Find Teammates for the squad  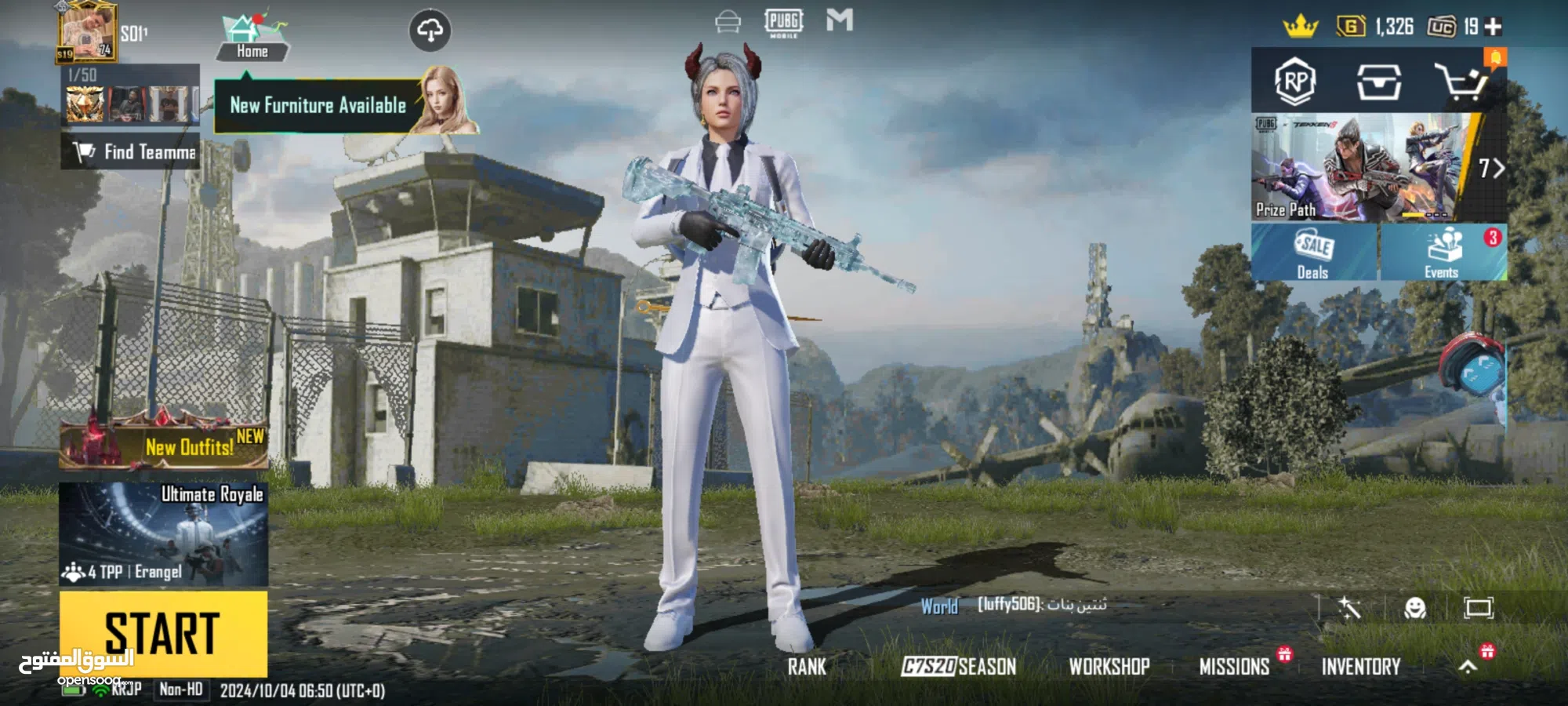(132, 151)
